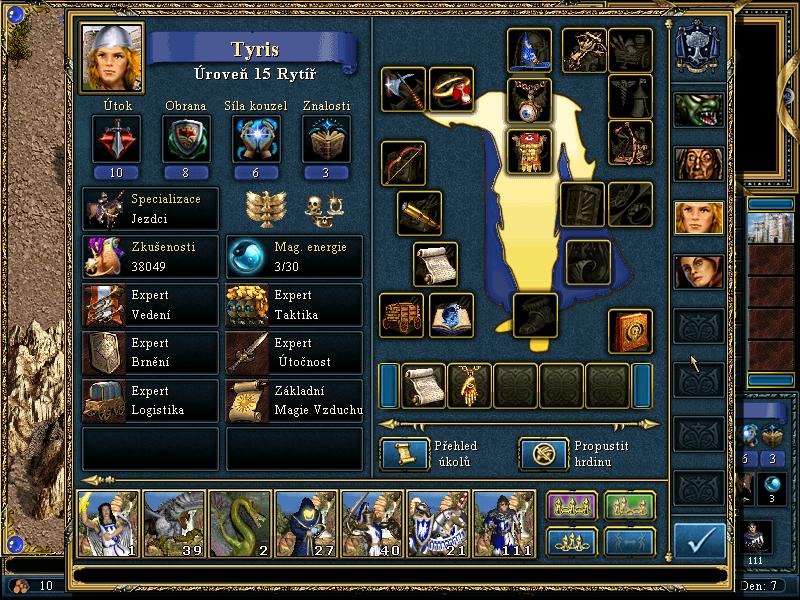Select the spyglass artifact slot

419,212
